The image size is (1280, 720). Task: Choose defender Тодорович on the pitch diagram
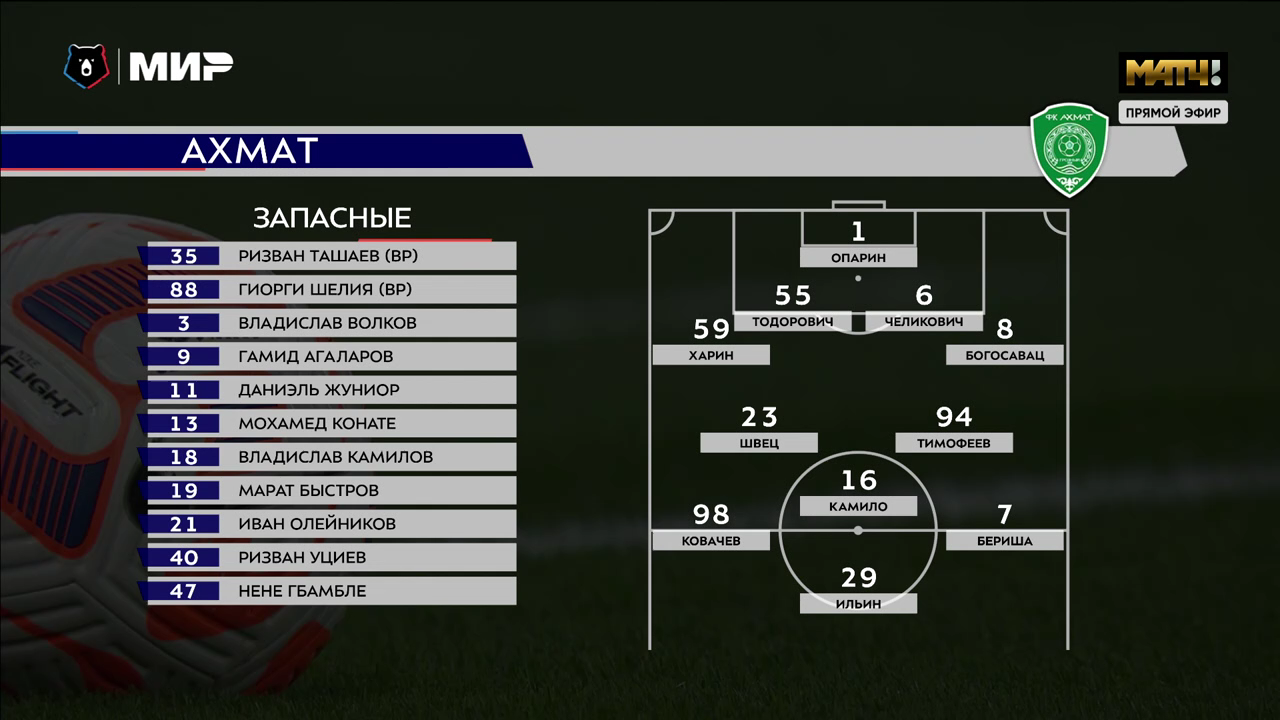792,322
